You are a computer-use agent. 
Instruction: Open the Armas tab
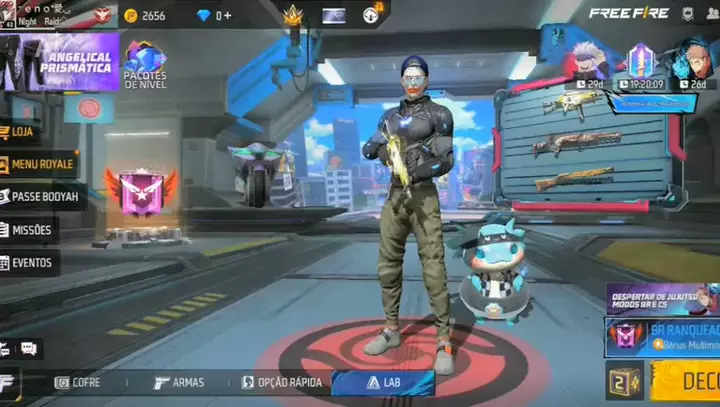[179, 382]
